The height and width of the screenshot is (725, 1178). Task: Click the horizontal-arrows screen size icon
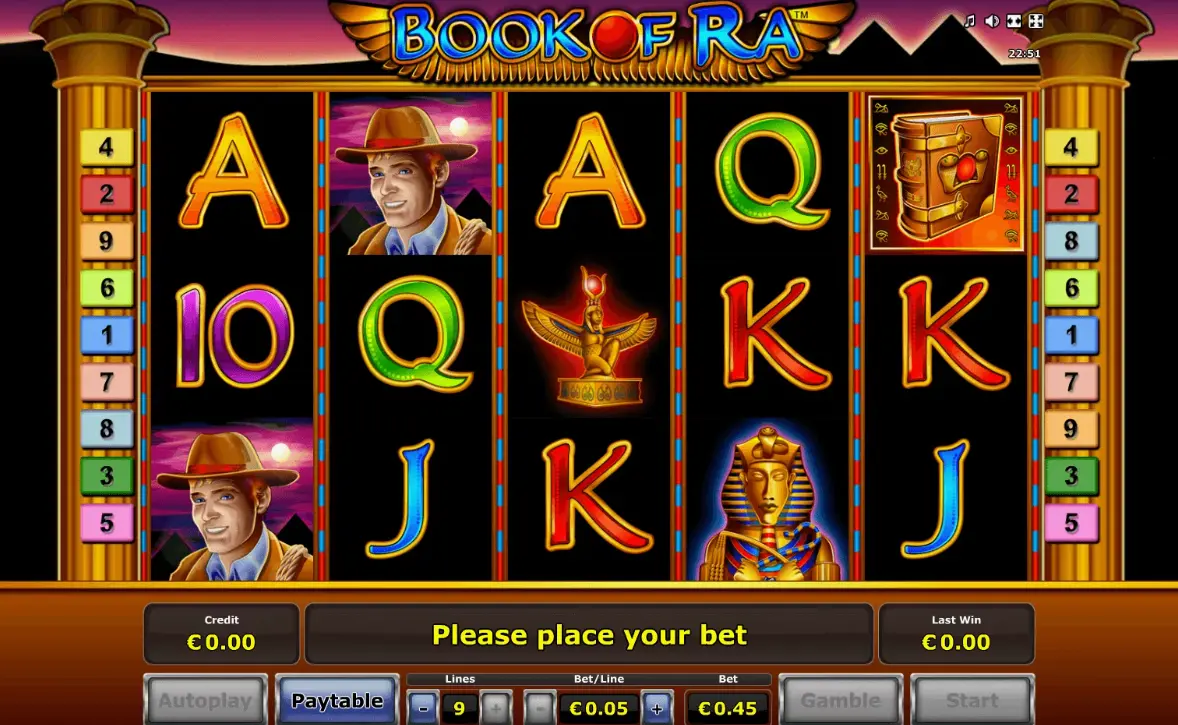coord(1014,21)
